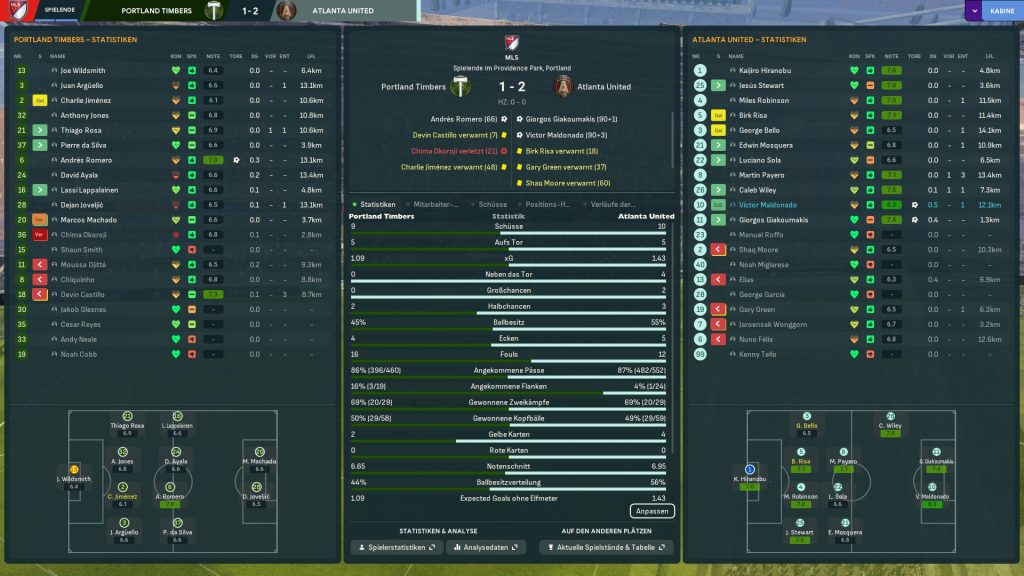1024x576 pixels.
Task: Choose Victor Maldonado in the Atlanta list
Action: [x=768, y=204]
